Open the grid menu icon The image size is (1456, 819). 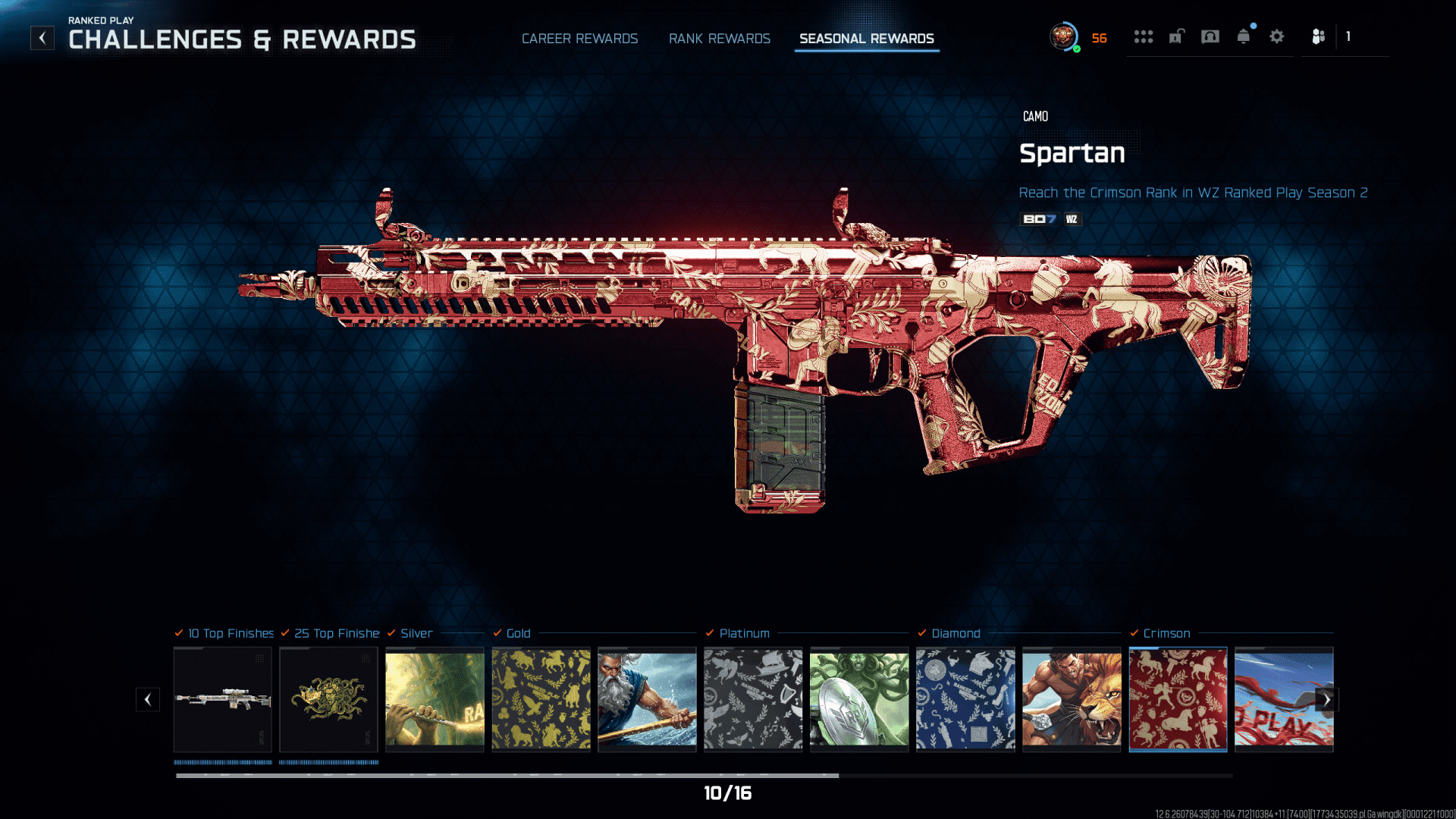click(1143, 36)
